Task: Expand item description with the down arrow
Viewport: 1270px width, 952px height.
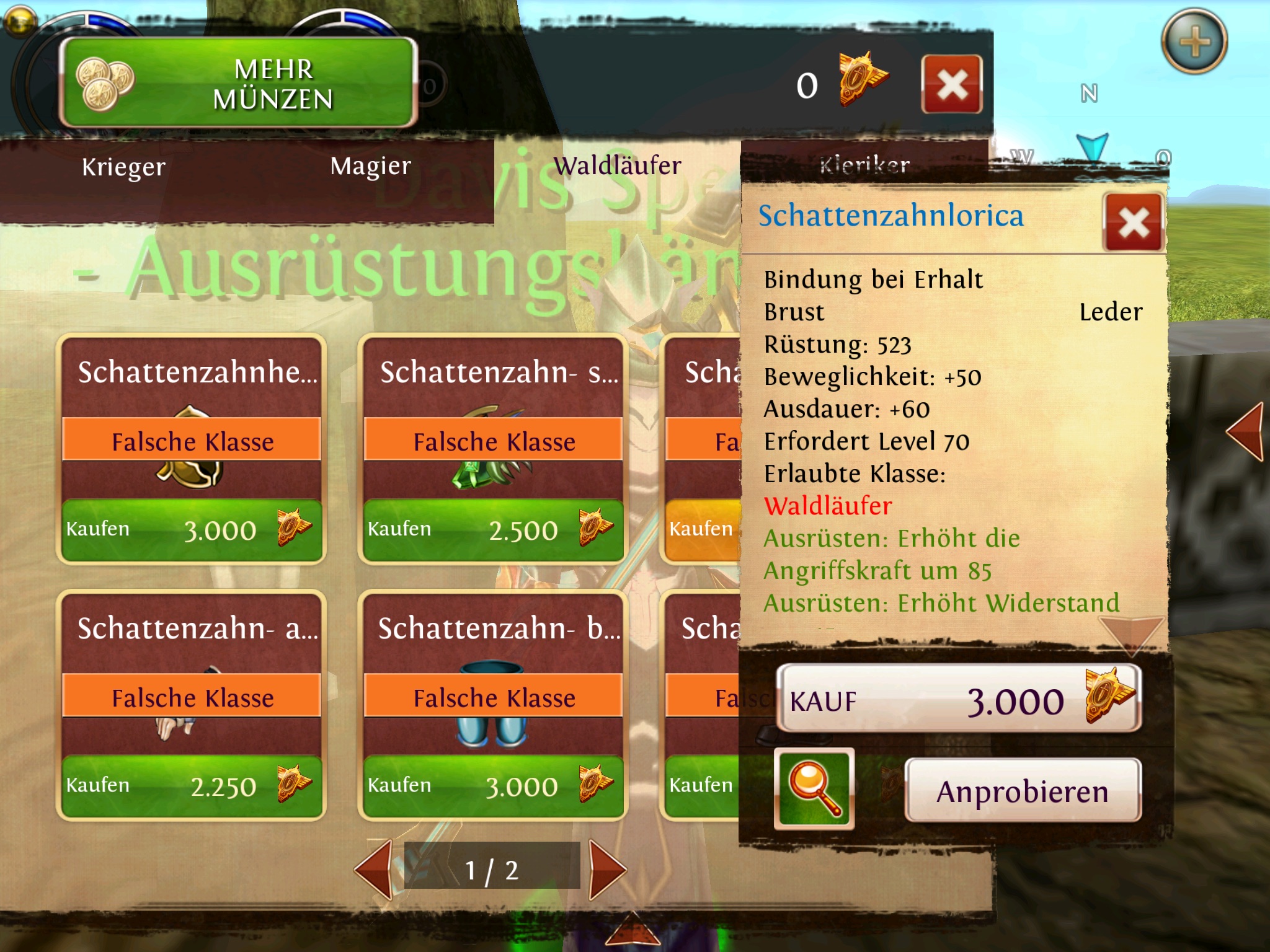Action: (1132, 633)
